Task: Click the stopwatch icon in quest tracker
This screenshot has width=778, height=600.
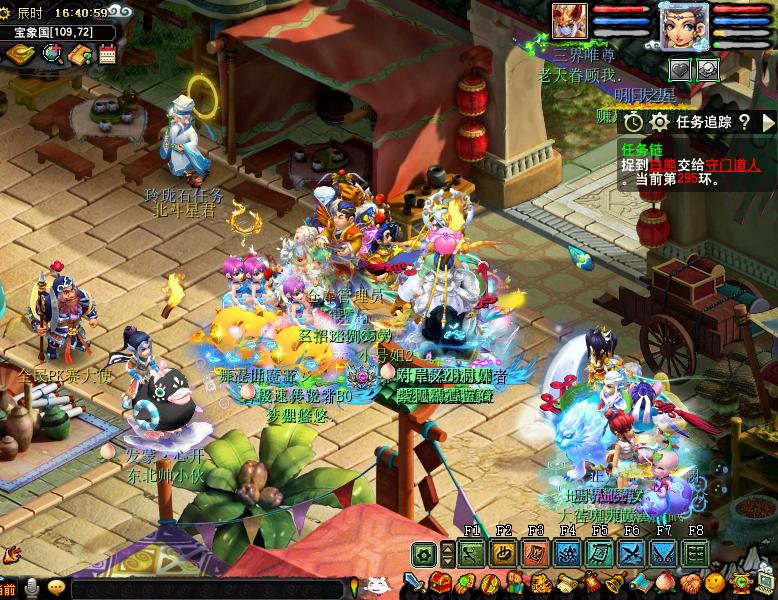Action: (634, 122)
